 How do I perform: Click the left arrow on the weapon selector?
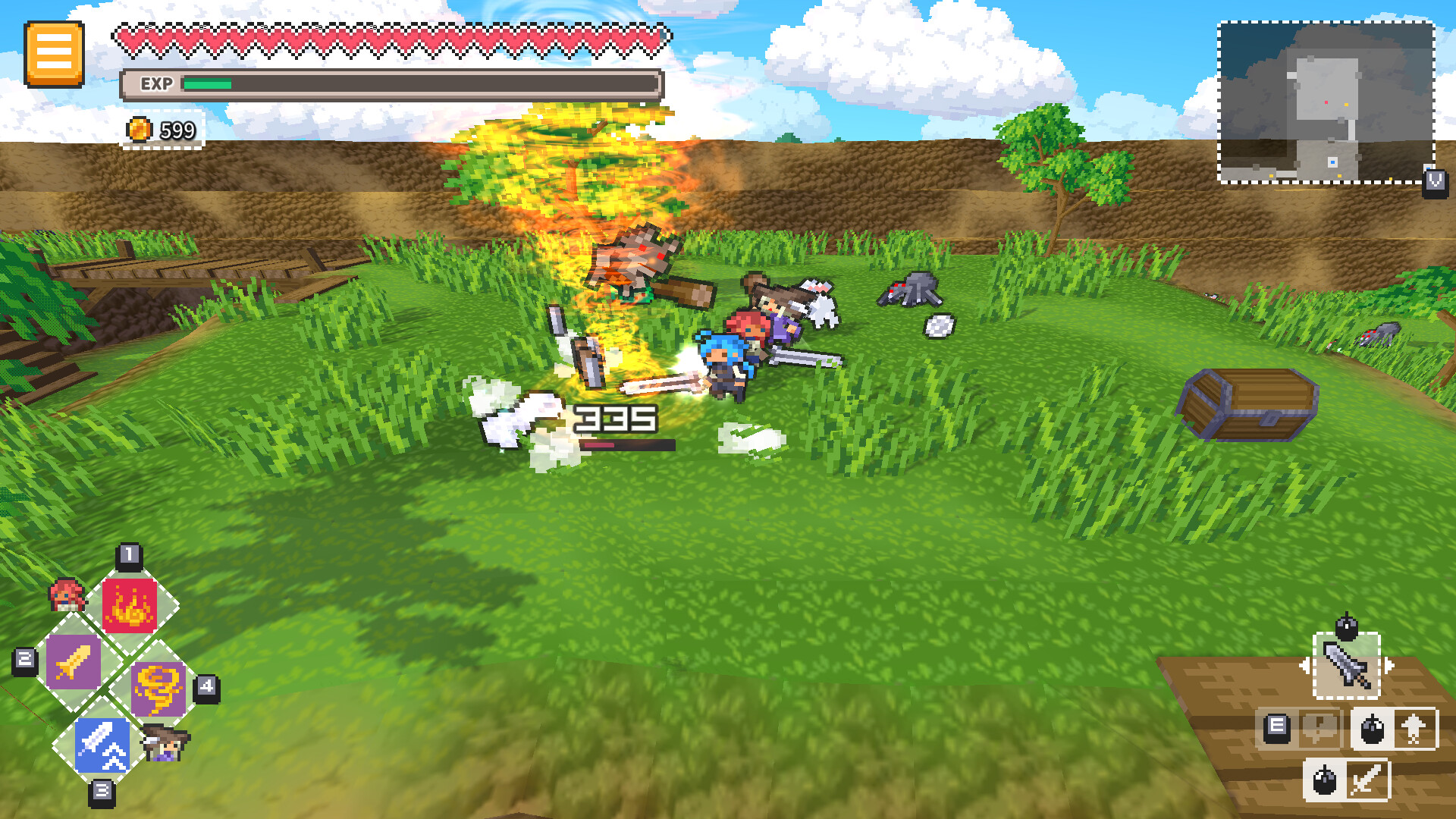click(1305, 664)
